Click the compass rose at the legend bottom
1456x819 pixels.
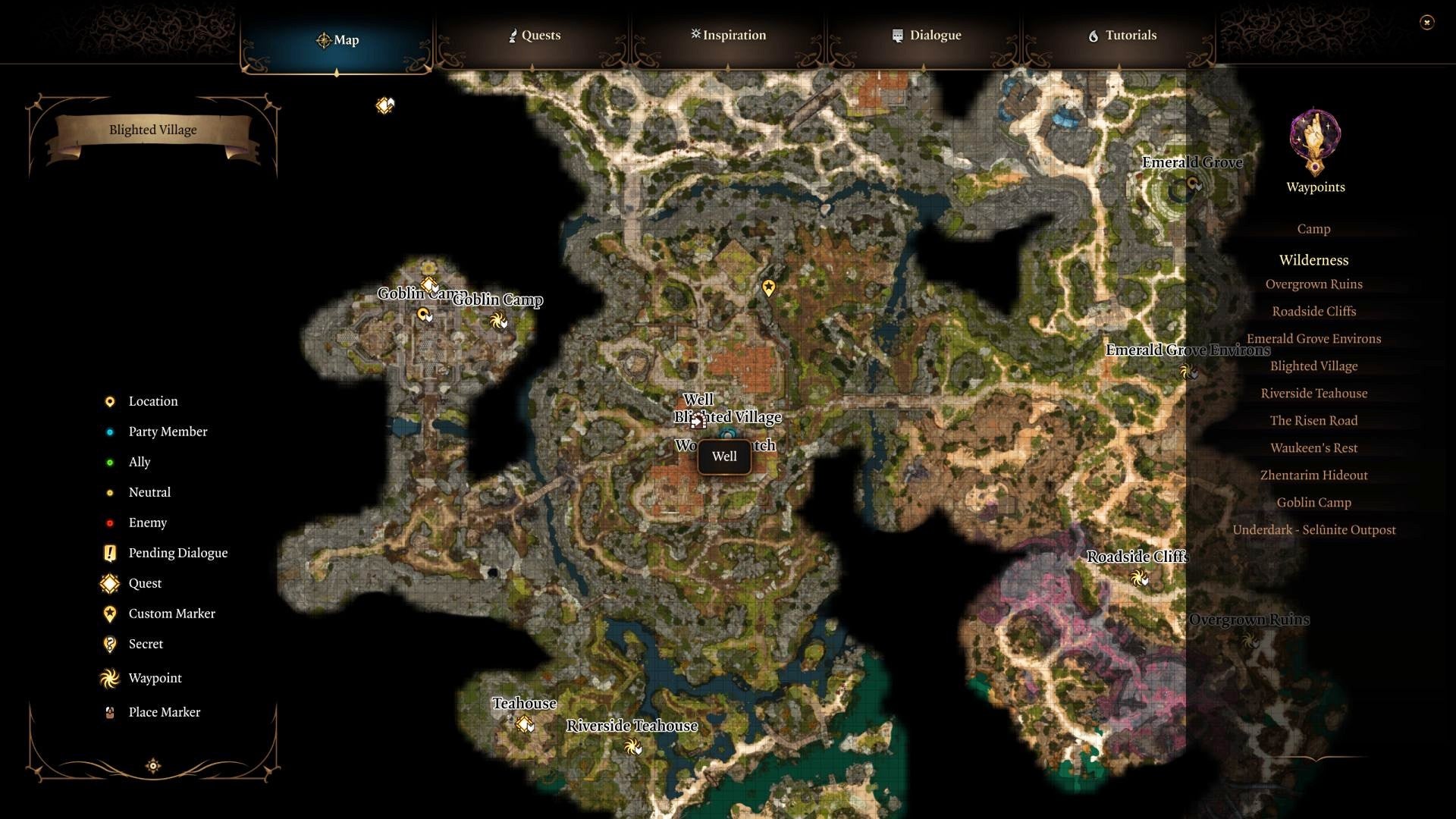[x=152, y=766]
